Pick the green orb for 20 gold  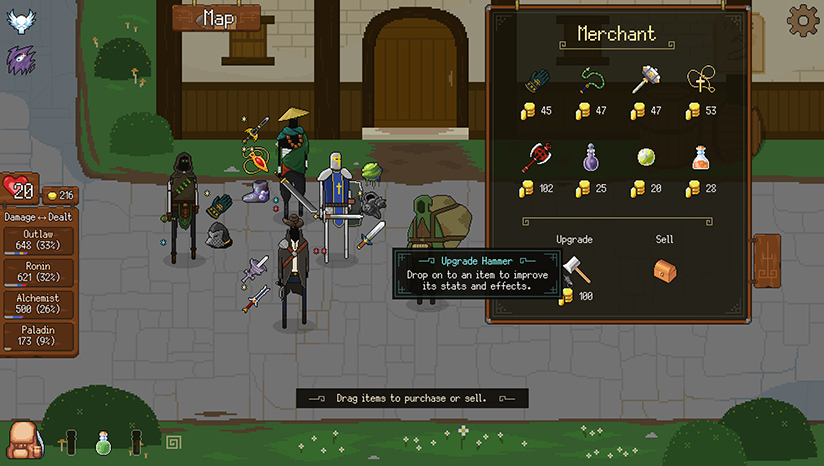point(645,158)
